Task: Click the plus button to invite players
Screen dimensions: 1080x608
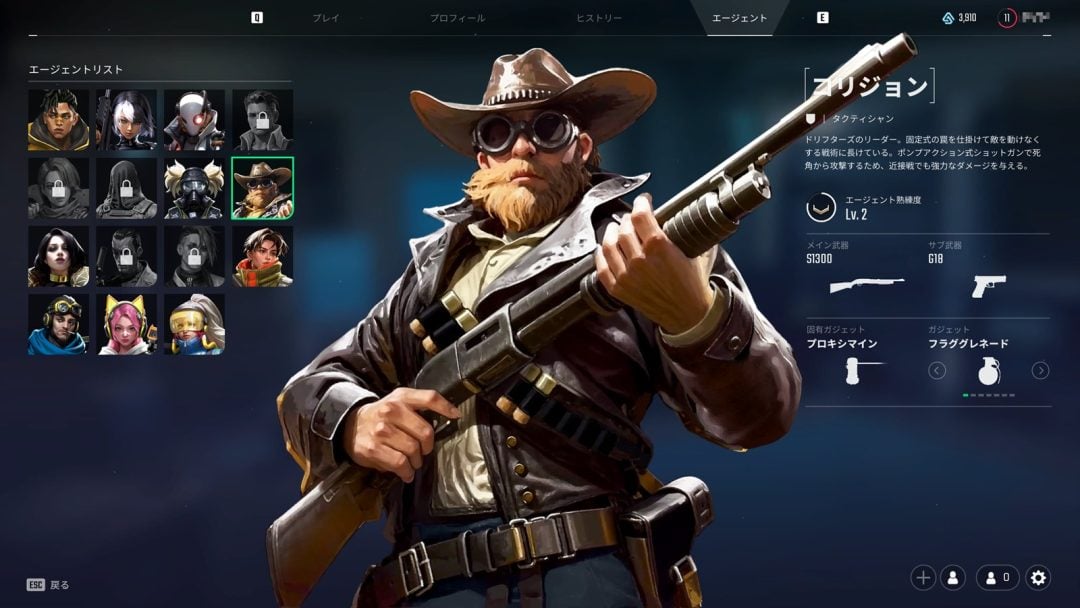Action: (x=923, y=577)
